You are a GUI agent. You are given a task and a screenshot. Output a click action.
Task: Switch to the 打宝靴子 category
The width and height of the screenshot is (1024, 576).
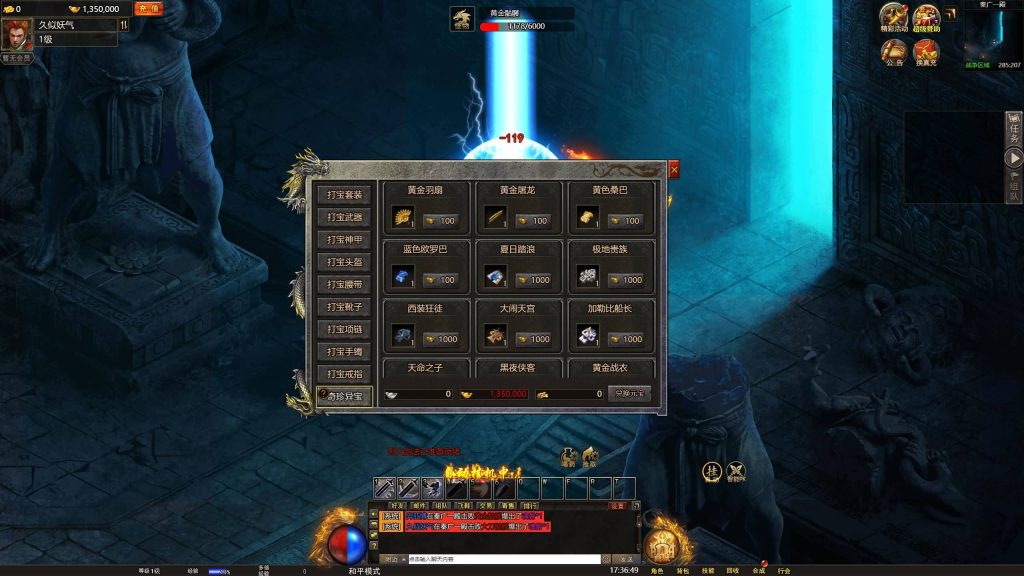[x=345, y=307]
